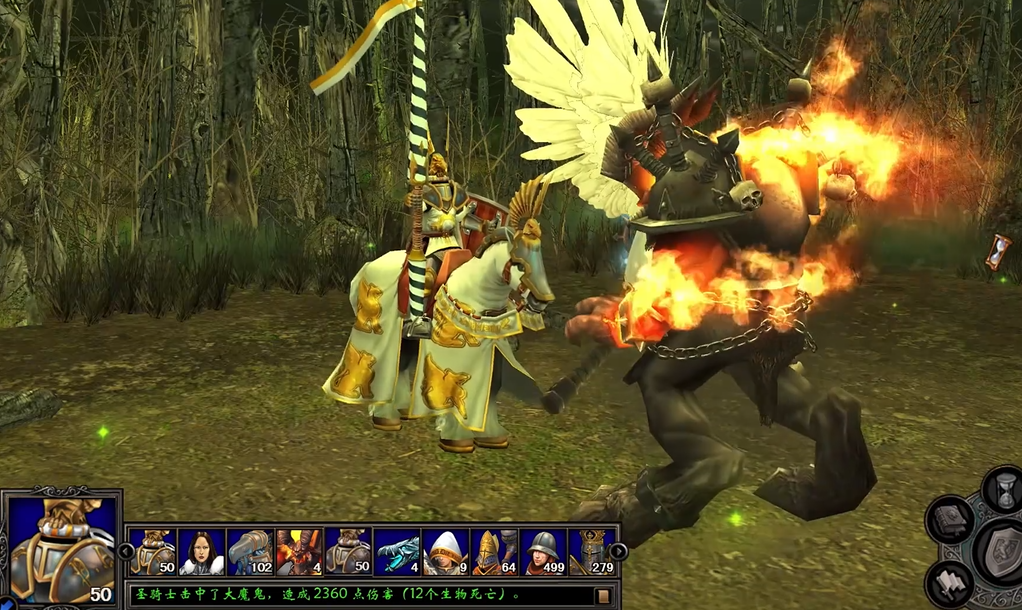Select the blue dragon stack portrait
The height and width of the screenshot is (610, 1022).
tap(397, 551)
